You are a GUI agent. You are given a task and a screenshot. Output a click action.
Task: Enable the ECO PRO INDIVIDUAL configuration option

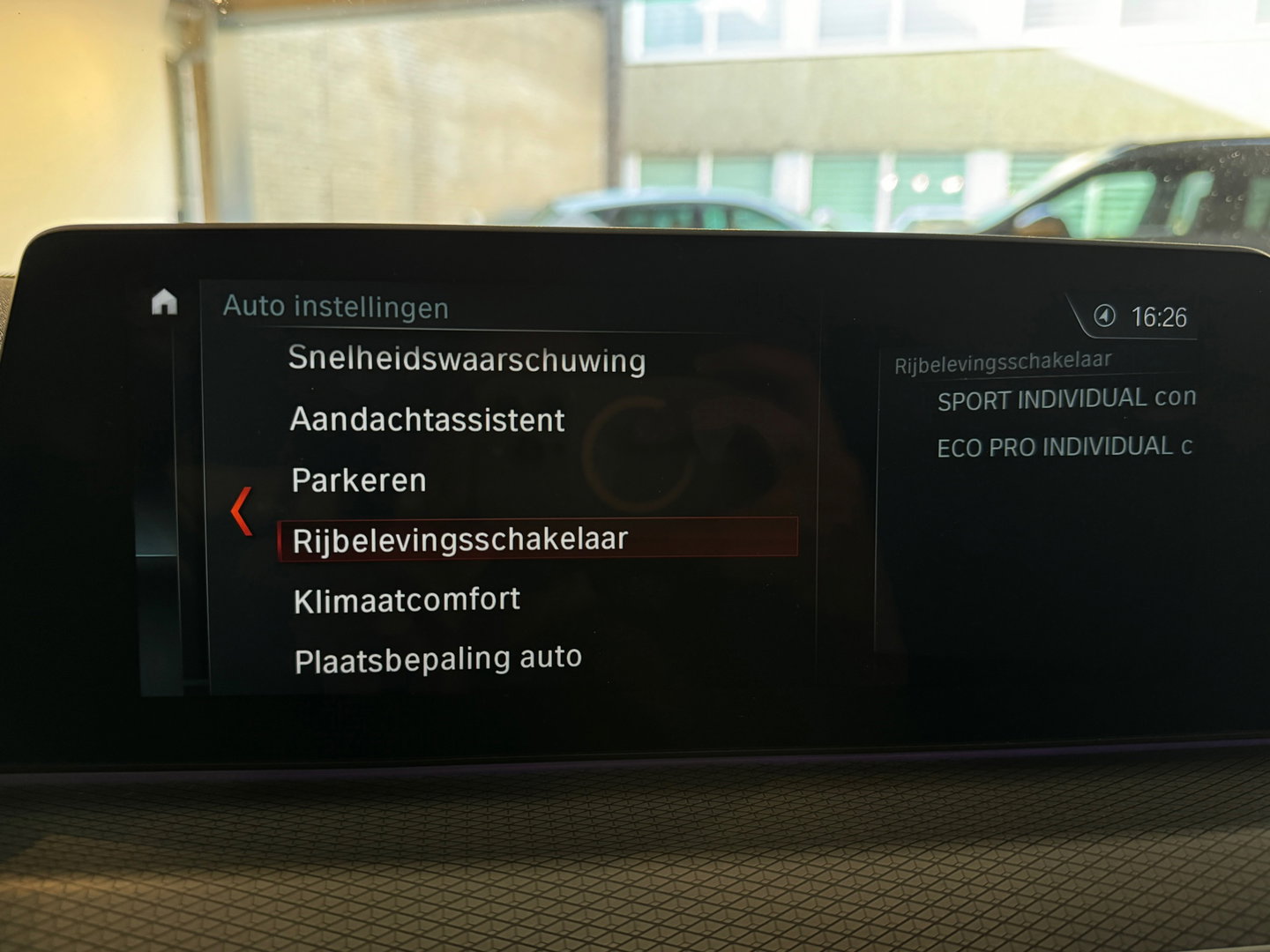(x=1063, y=447)
